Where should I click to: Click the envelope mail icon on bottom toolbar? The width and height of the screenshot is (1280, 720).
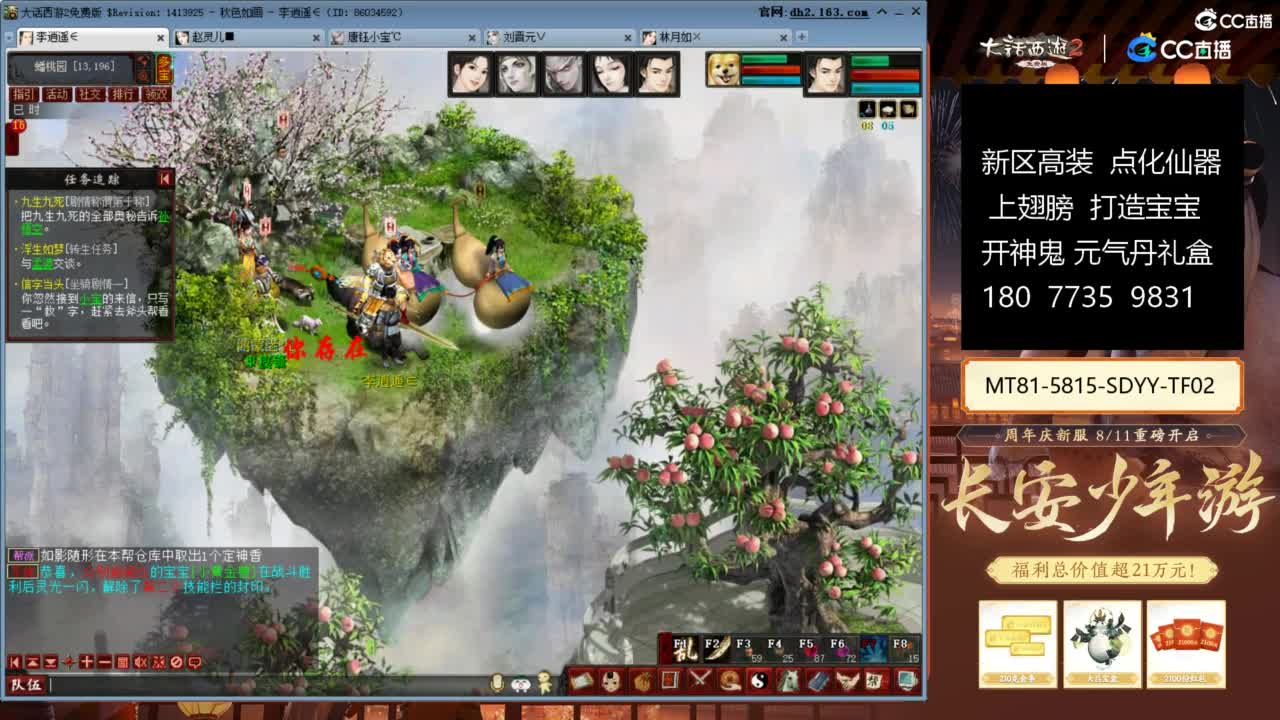point(581,683)
